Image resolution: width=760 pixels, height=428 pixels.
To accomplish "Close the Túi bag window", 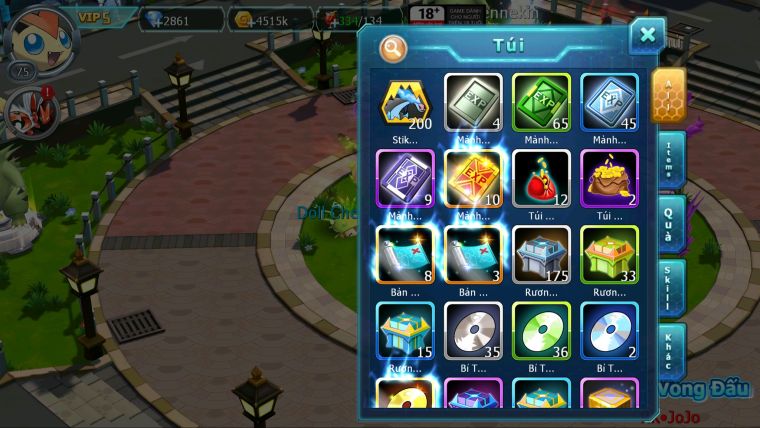I will tap(647, 36).
